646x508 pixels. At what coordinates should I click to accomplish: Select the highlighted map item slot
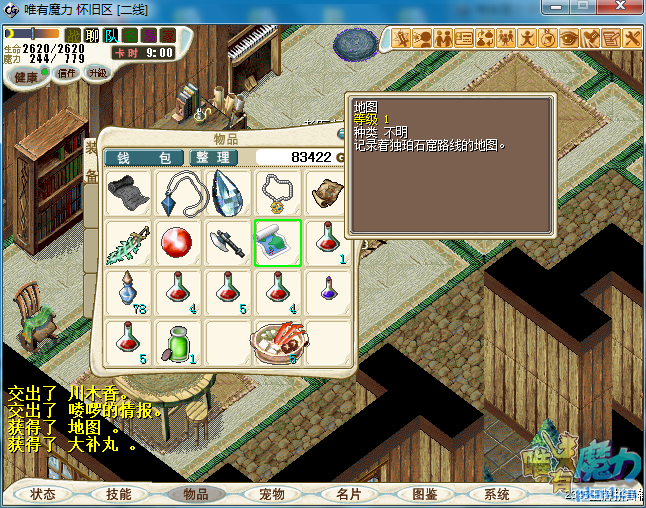[x=277, y=243]
